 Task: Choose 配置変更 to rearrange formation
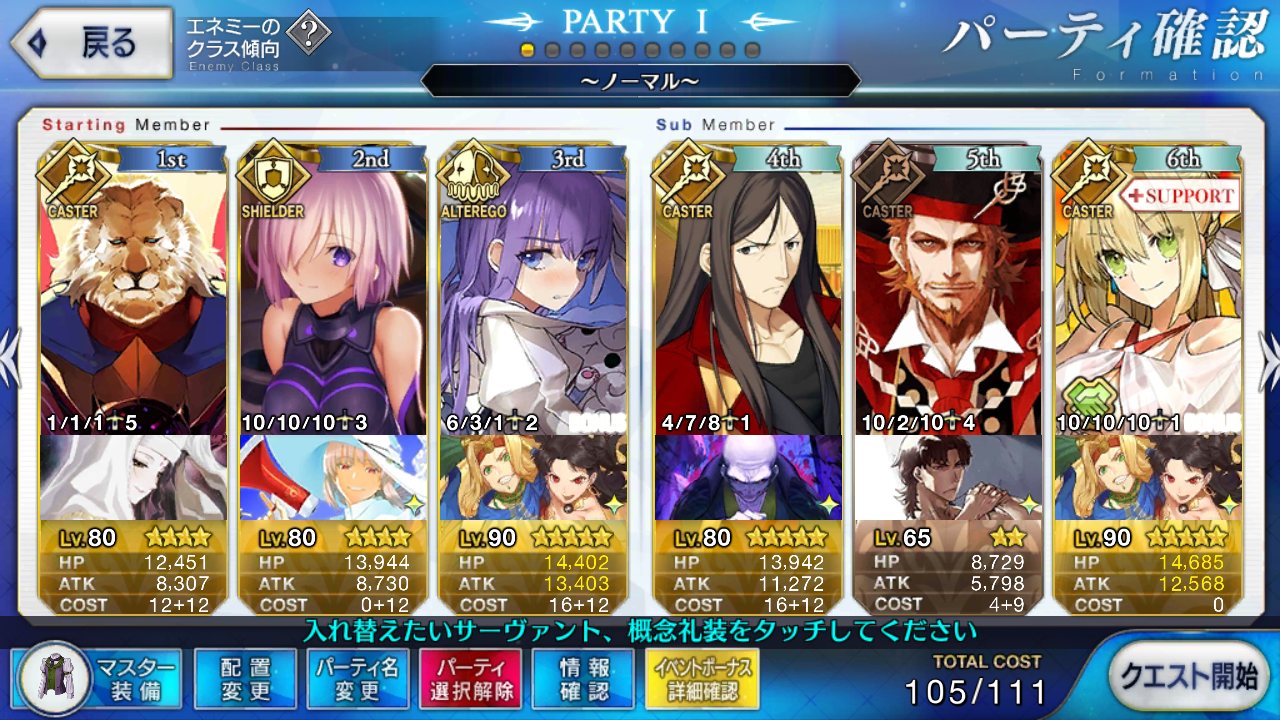(x=245, y=678)
